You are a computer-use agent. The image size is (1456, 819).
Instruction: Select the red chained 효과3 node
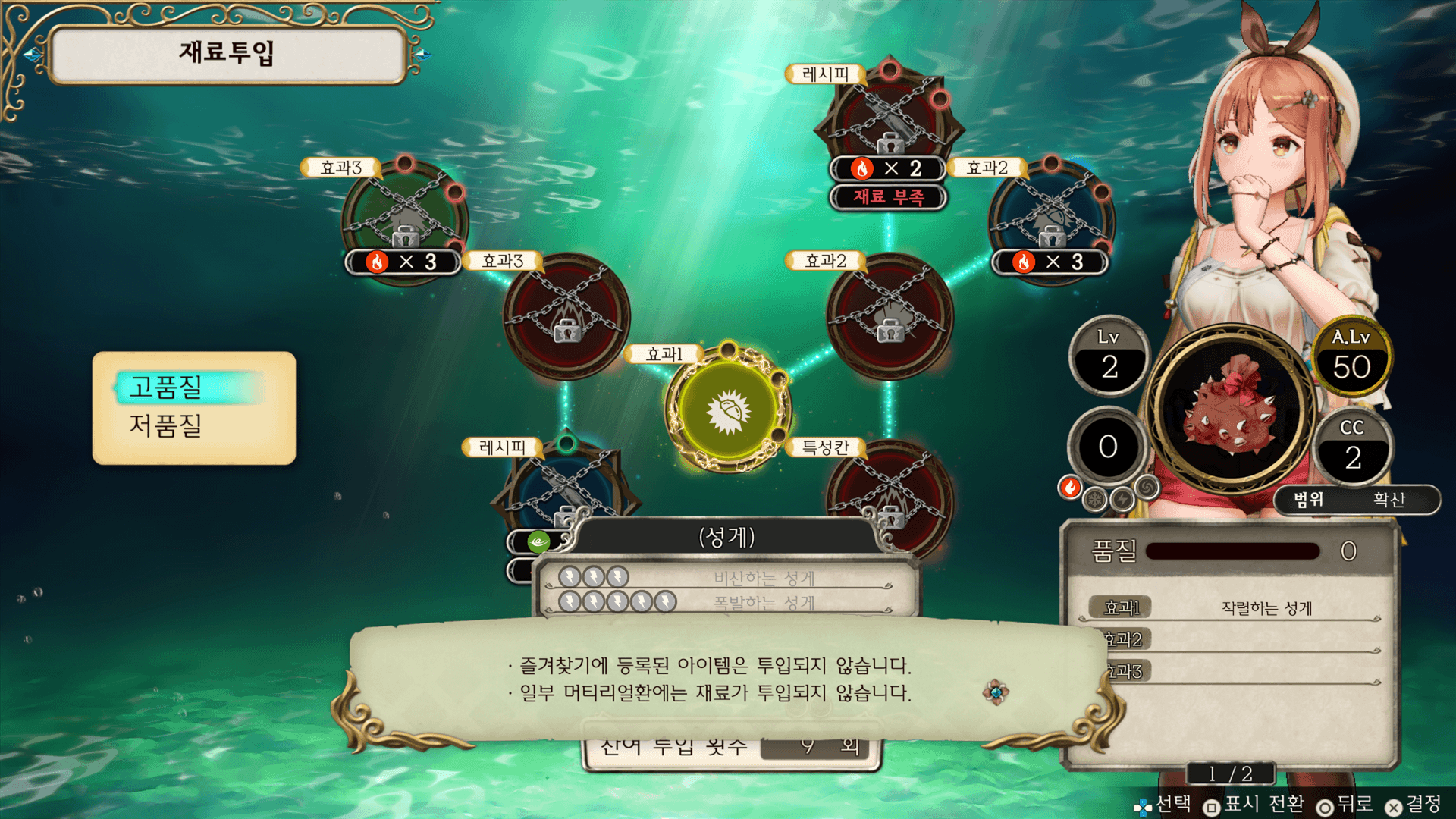pyautogui.click(x=566, y=315)
